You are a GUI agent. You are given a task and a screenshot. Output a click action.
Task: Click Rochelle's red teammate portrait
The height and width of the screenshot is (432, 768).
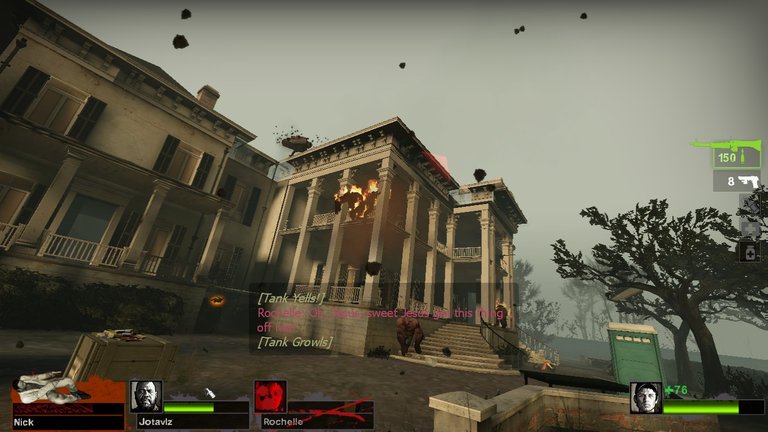pos(270,397)
